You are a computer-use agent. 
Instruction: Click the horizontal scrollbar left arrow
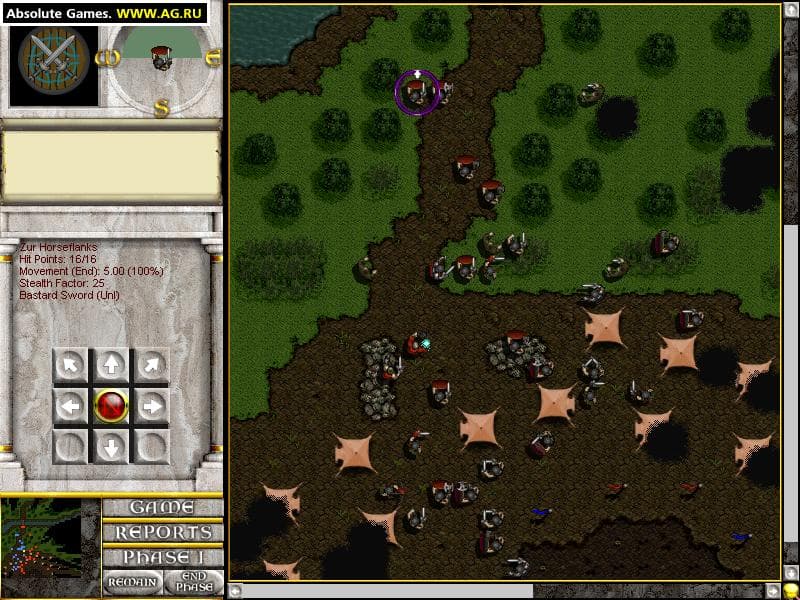(236, 590)
